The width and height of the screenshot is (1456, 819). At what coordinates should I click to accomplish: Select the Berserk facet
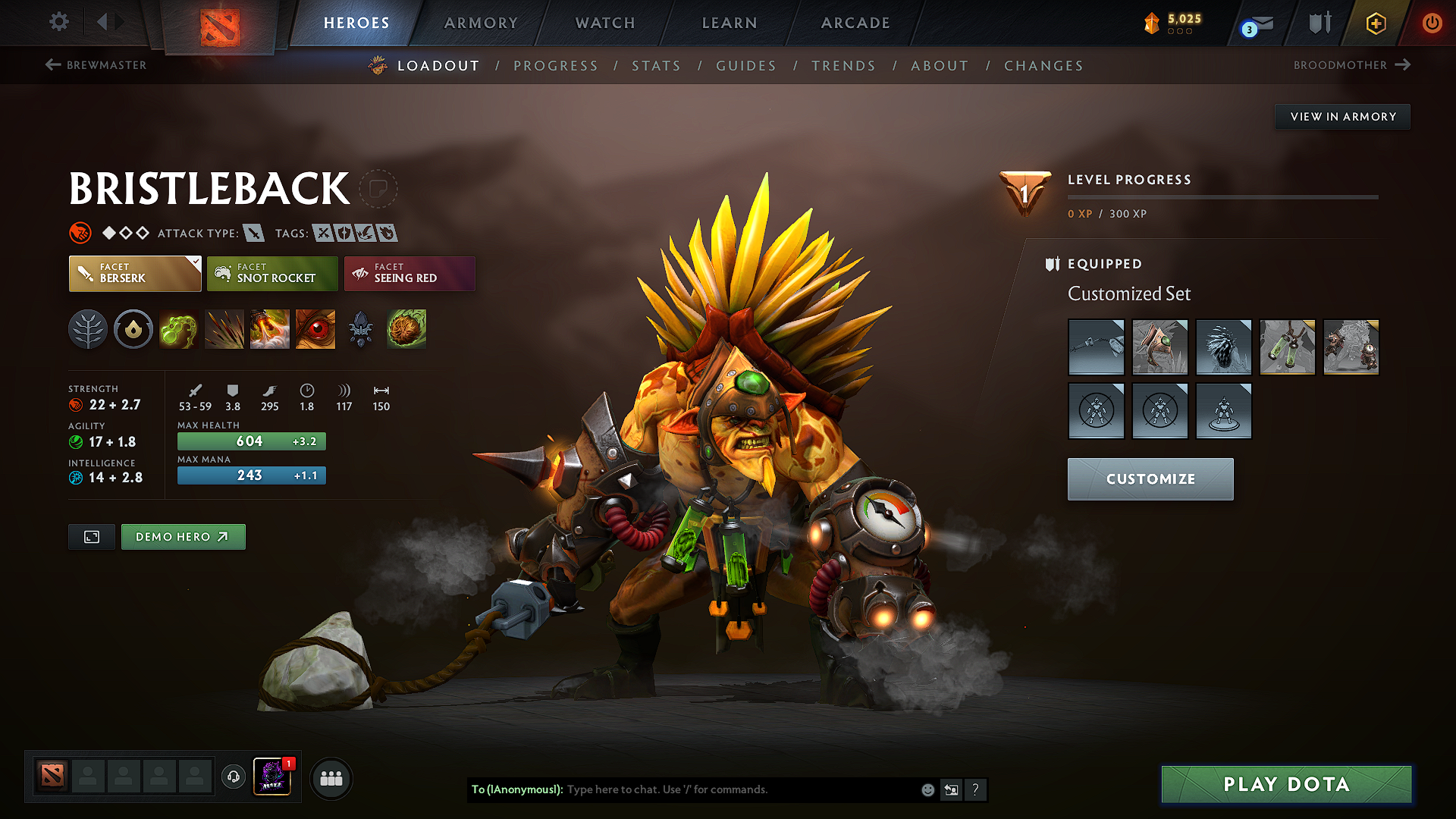click(134, 274)
